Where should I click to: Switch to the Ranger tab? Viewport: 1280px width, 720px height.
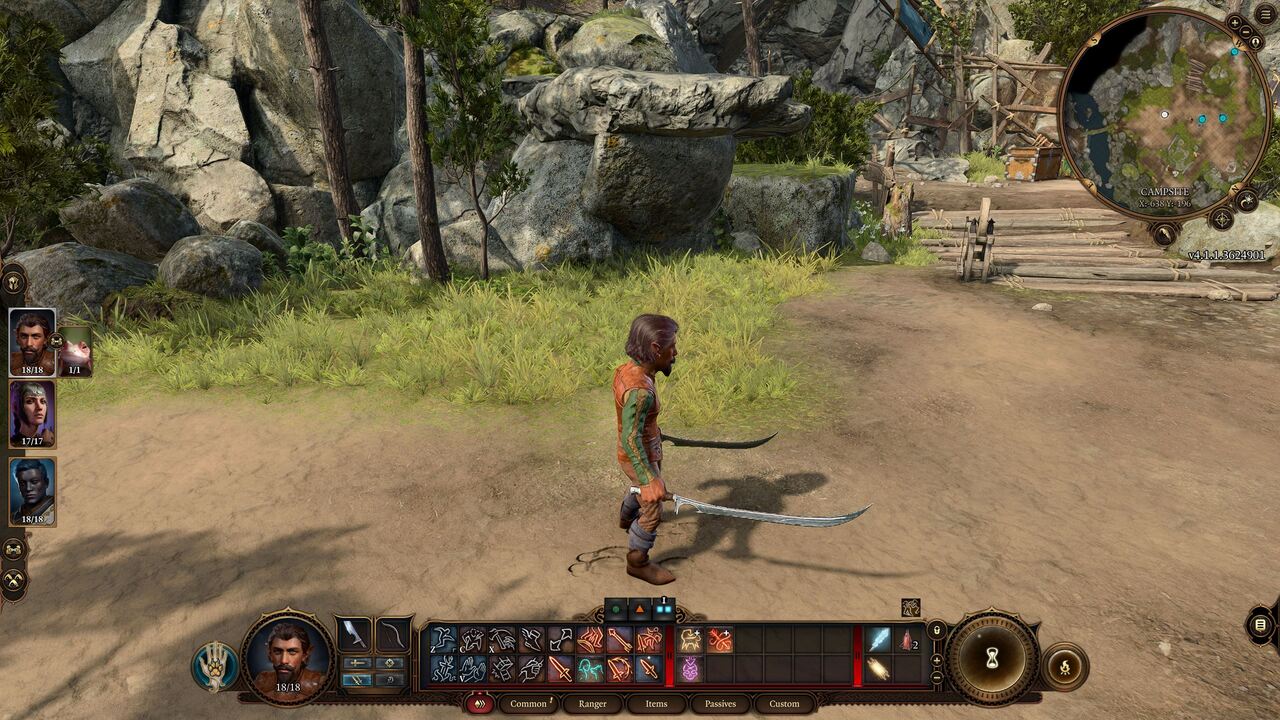click(x=592, y=704)
